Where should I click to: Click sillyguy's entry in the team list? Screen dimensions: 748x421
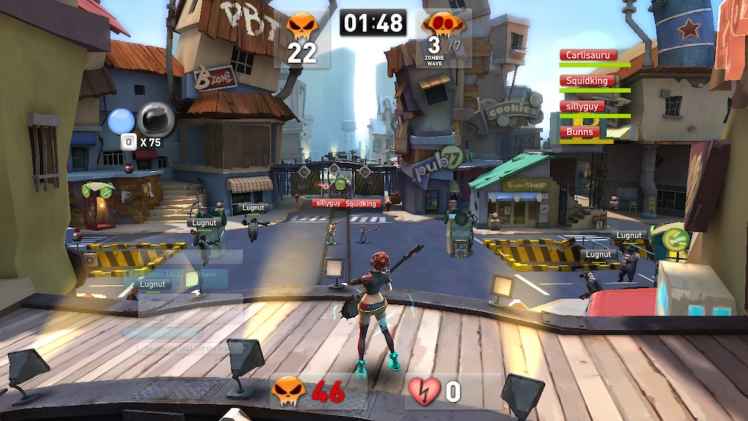pyautogui.click(x=583, y=106)
